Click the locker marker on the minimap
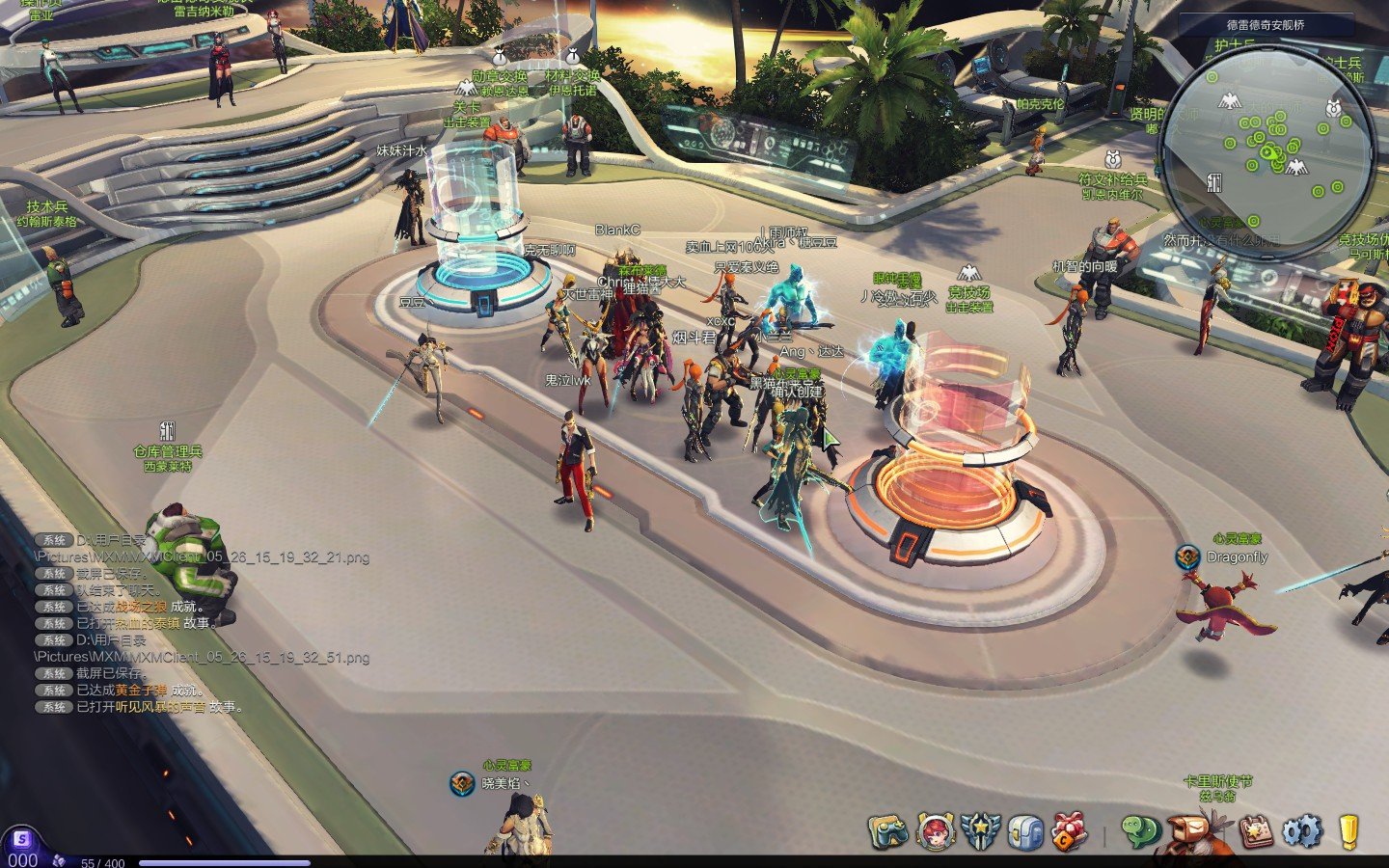 pyautogui.click(x=1214, y=181)
